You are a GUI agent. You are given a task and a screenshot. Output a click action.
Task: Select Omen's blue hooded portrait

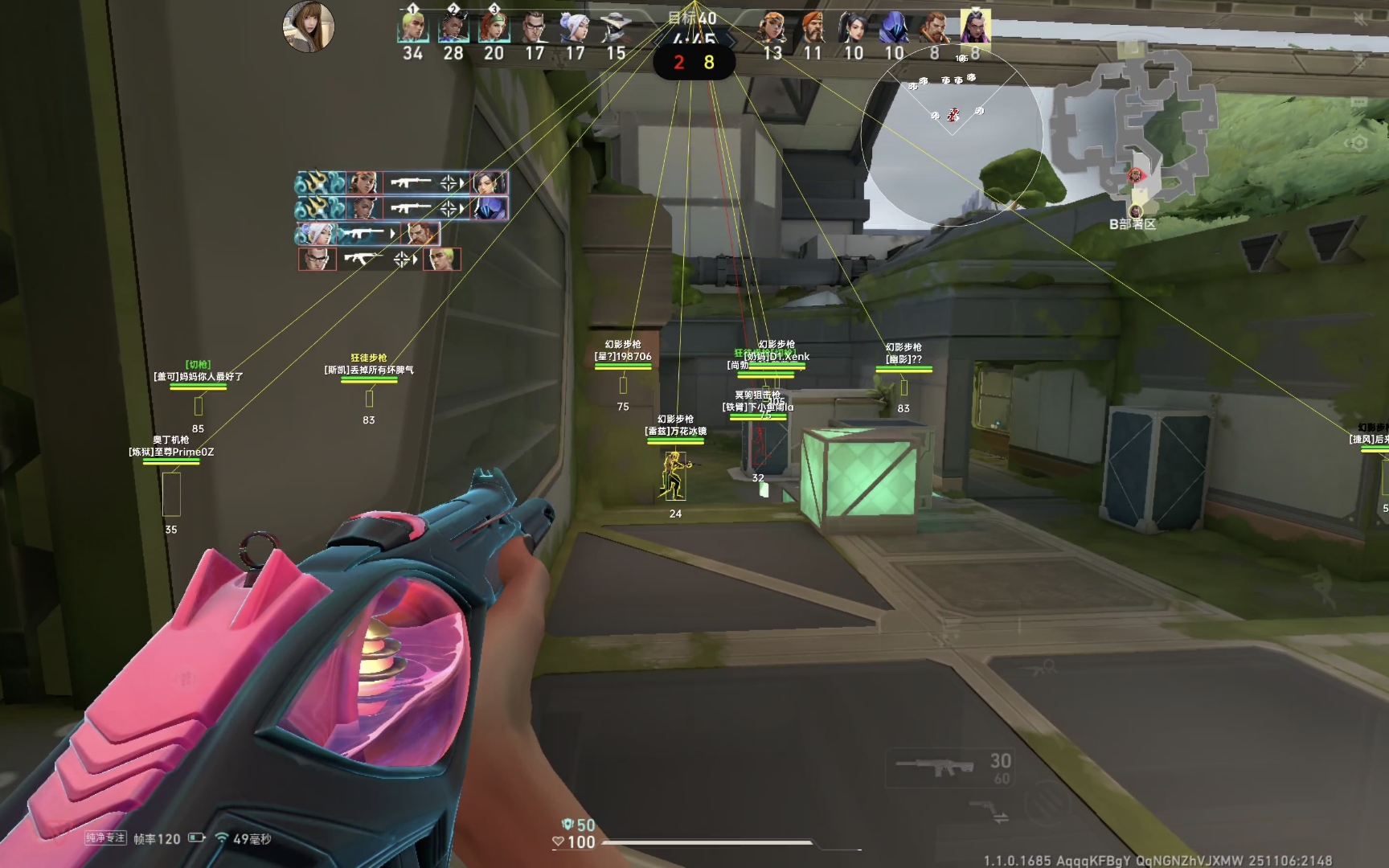point(894,29)
